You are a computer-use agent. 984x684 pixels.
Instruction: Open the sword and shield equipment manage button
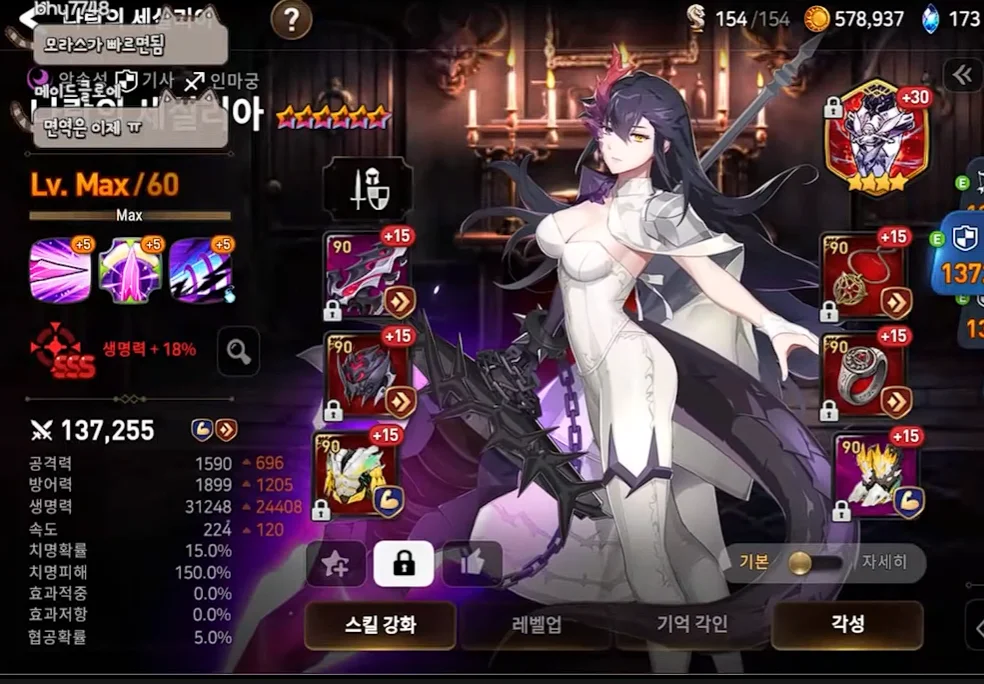tap(367, 188)
